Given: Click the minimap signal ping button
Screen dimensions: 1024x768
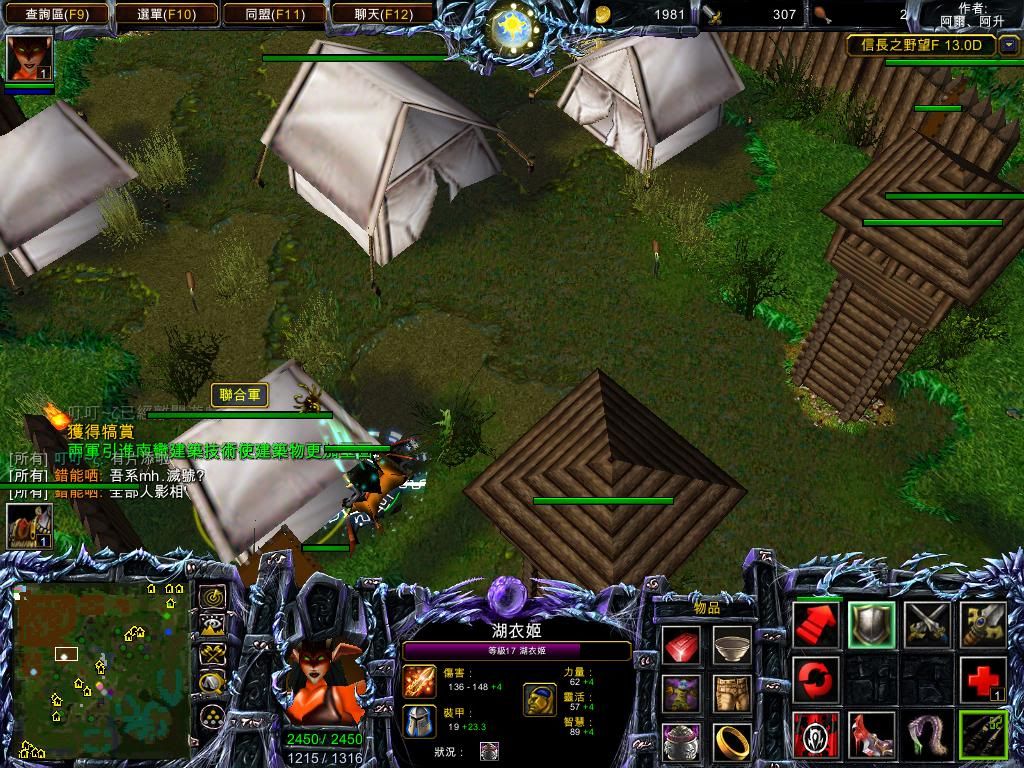Looking at the screenshot, I should (212, 597).
